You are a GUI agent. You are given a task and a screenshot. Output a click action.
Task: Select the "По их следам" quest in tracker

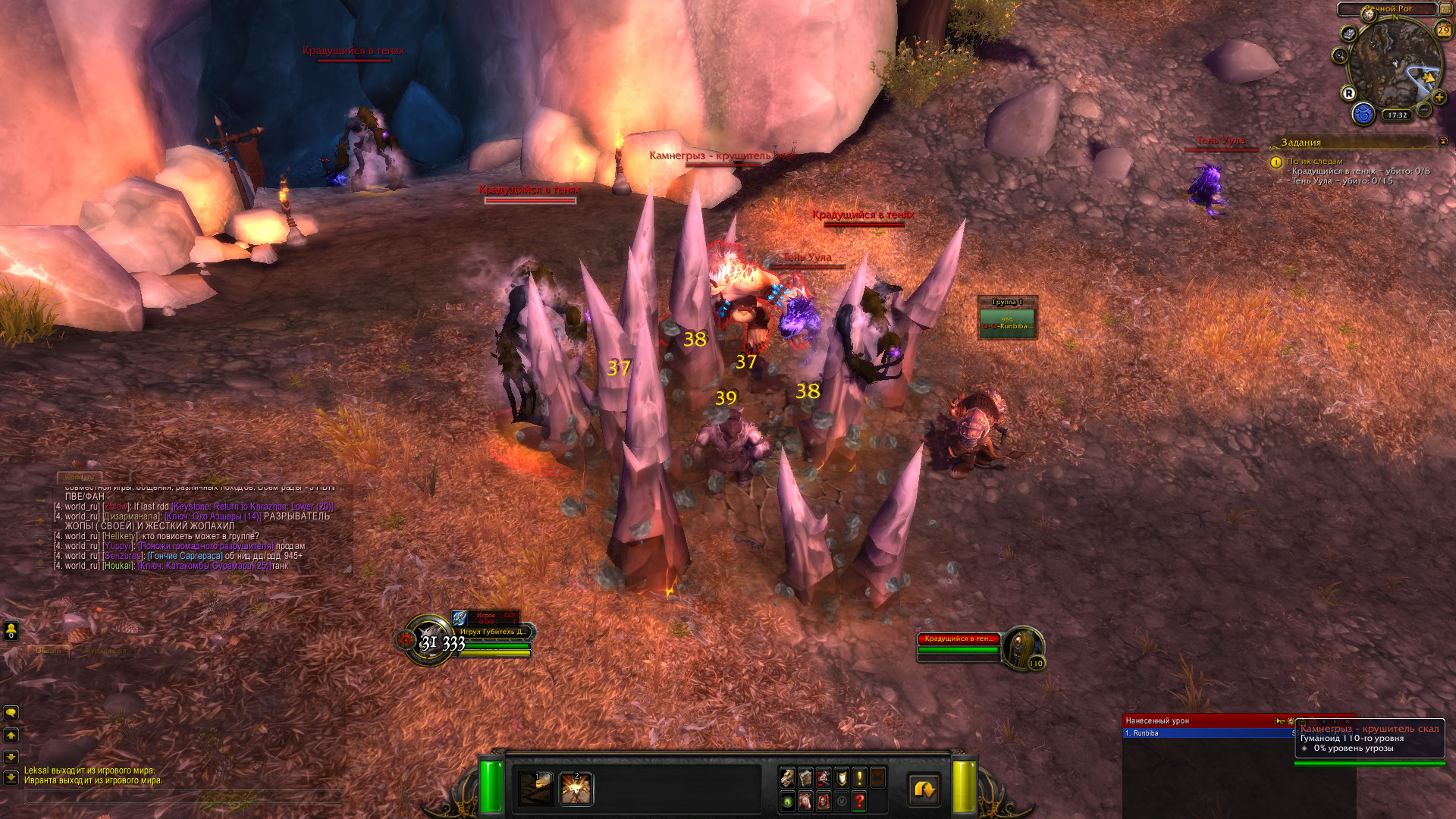point(1314,161)
